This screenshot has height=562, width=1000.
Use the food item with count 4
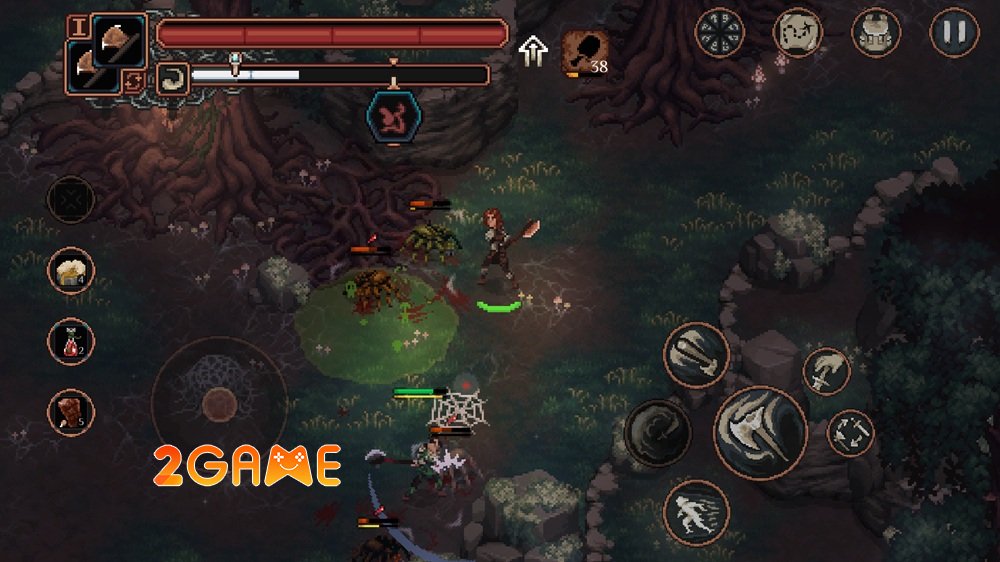click(x=71, y=271)
